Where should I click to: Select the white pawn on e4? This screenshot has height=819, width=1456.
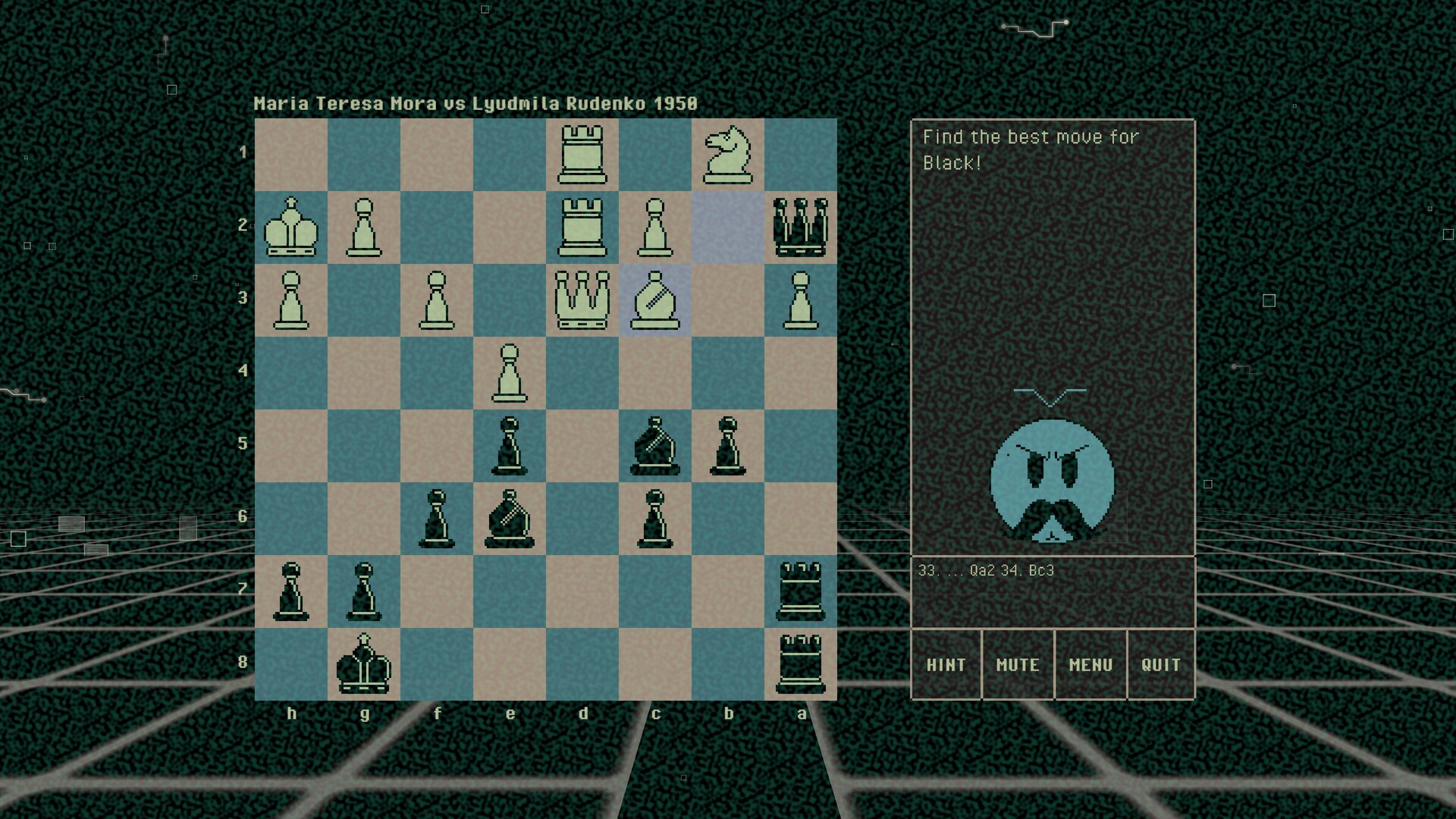pyautogui.click(x=510, y=372)
